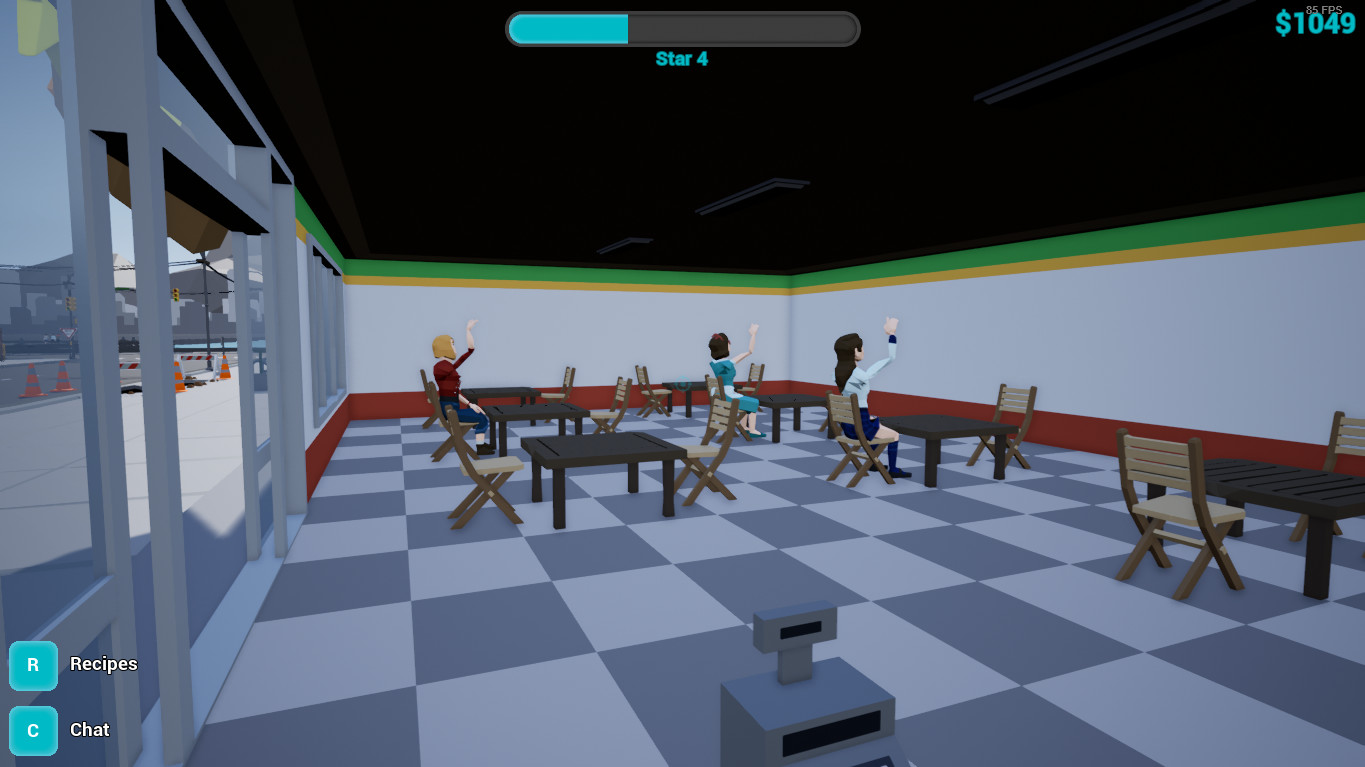Select the Recipes menu option
Viewport: 1365px width, 767px height.
pos(103,665)
